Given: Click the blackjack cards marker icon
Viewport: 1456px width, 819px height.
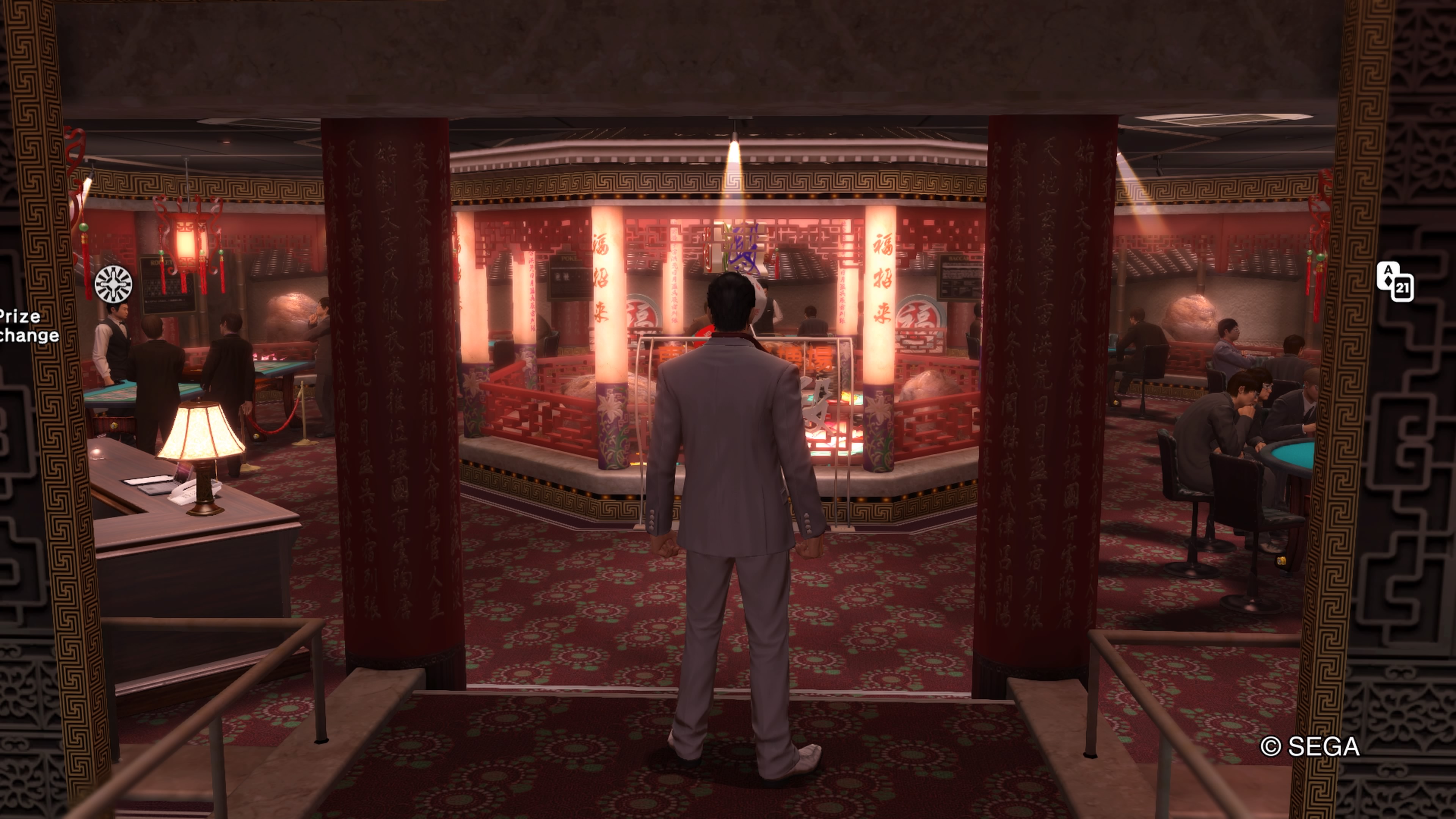Looking at the screenshot, I should click(1395, 281).
